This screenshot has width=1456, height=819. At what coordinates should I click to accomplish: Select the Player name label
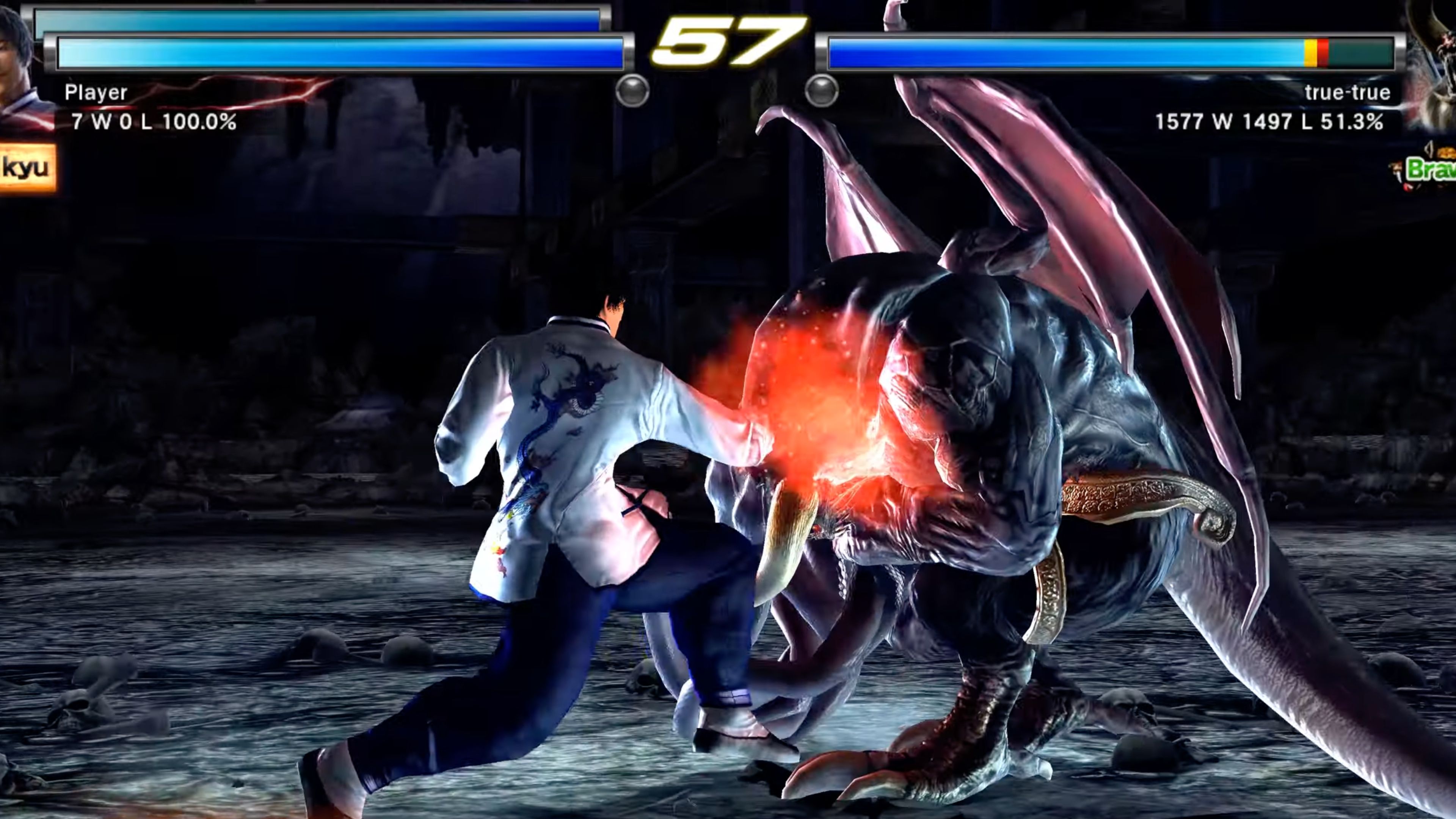pos(96,92)
